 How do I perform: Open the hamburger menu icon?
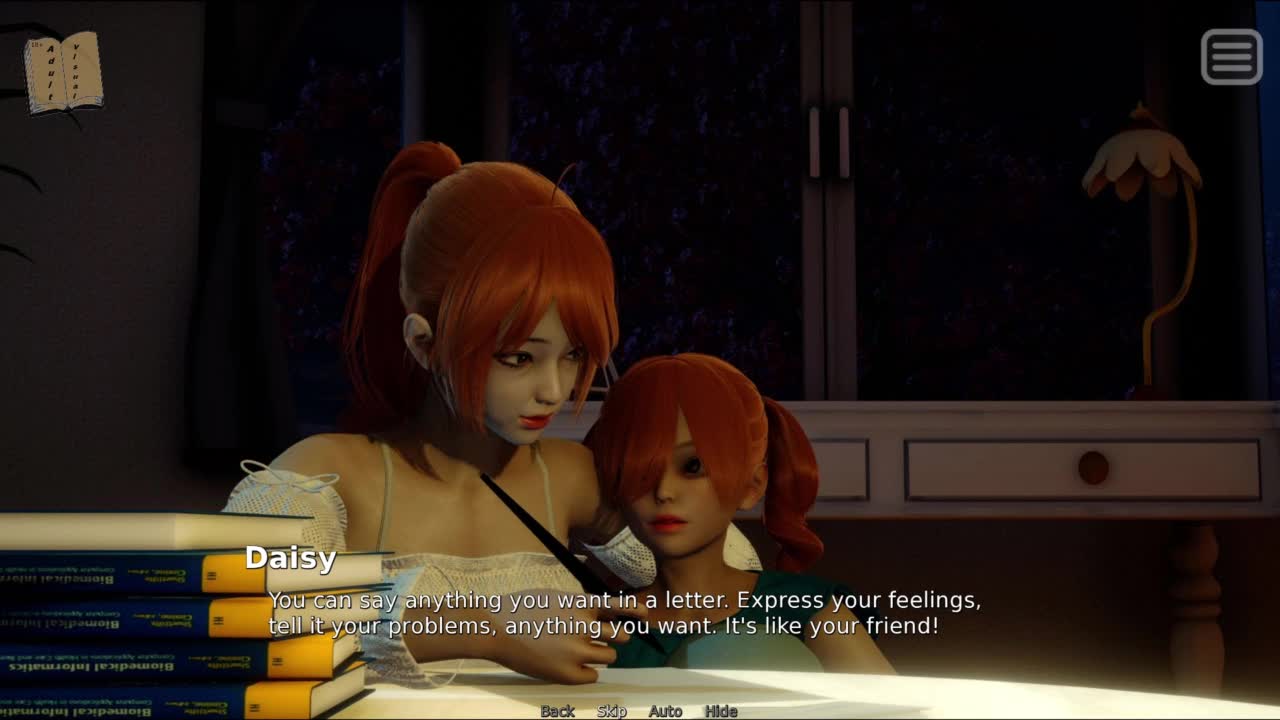(x=1231, y=56)
